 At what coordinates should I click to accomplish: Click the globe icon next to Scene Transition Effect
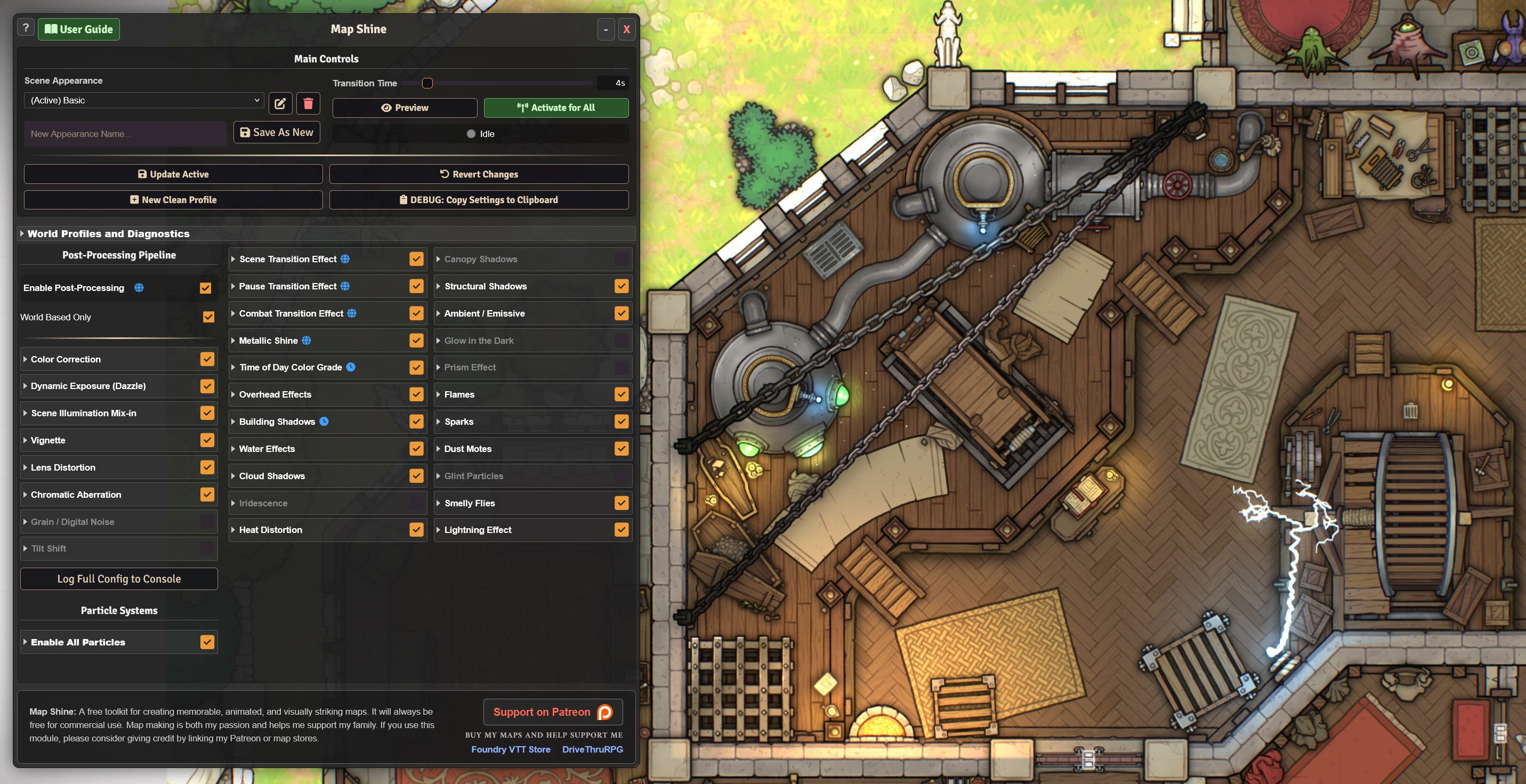[344, 259]
